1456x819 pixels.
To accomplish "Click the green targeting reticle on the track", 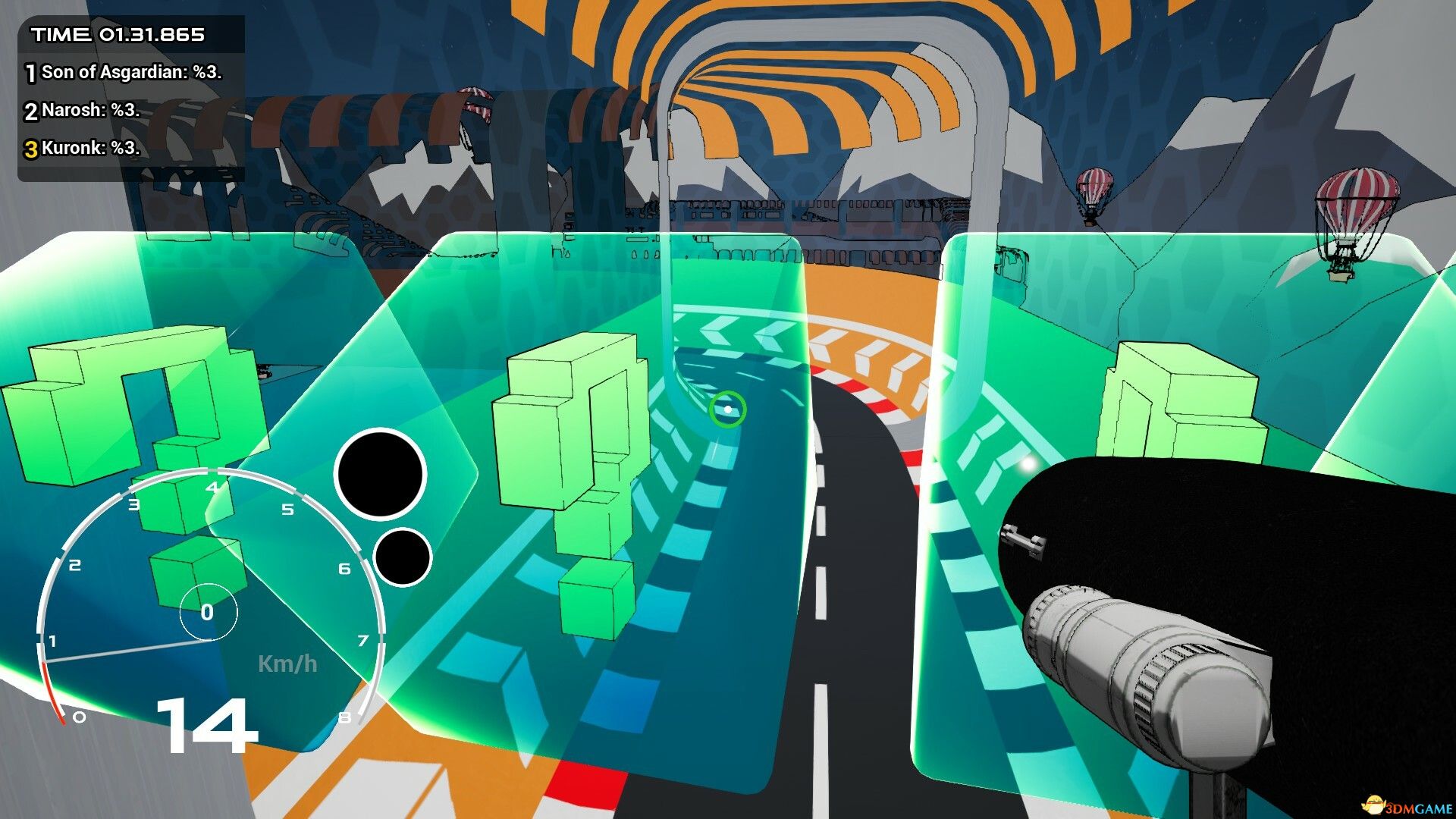I will point(729,408).
